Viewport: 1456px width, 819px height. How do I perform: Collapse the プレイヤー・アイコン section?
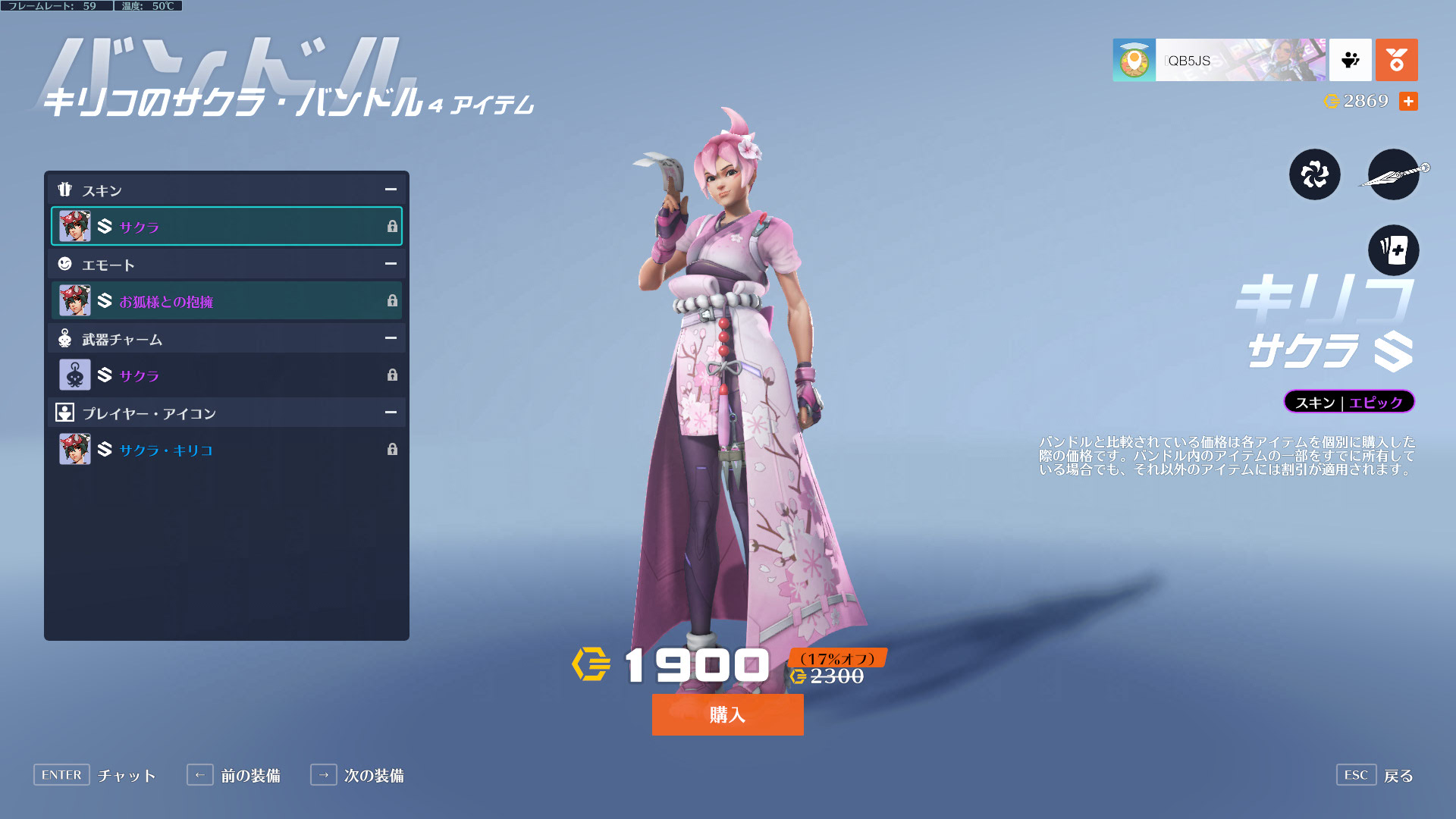(391, 413)
